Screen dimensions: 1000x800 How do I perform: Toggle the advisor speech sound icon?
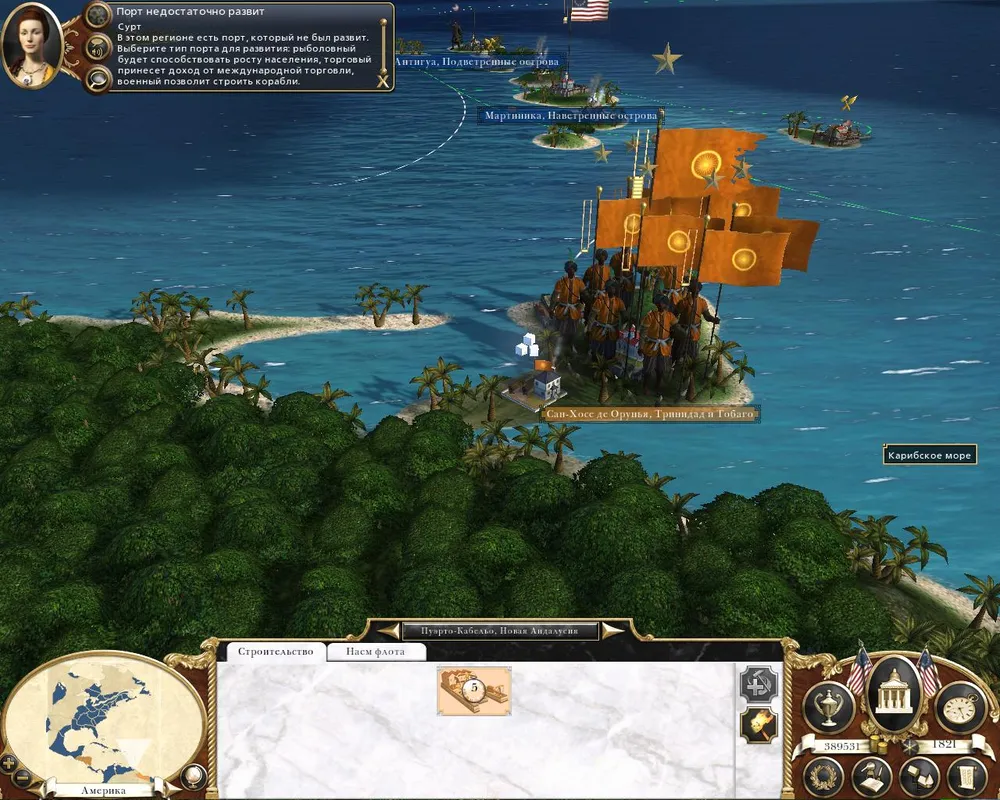click(x=98, y=46)
